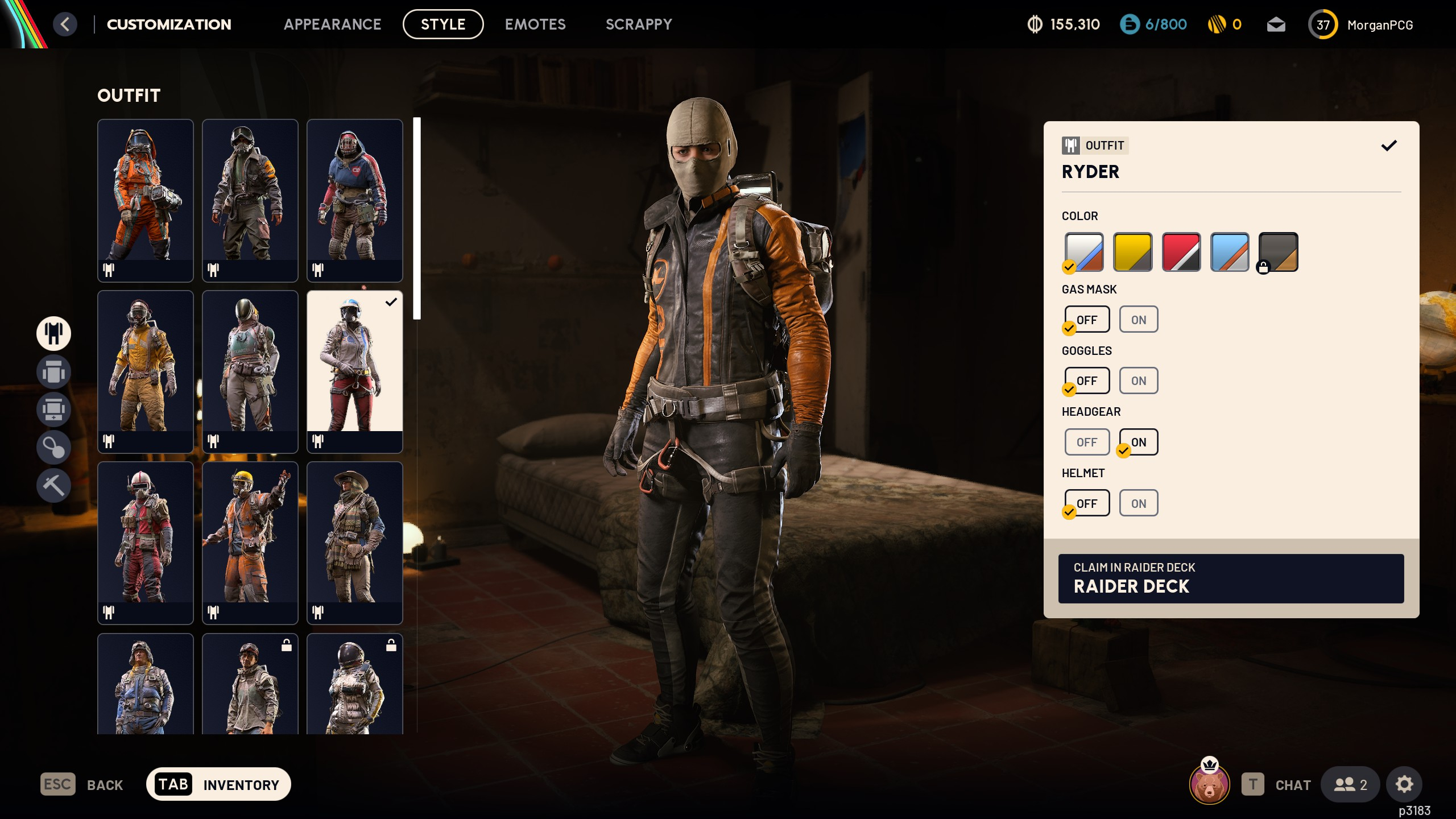The height and width of the screenshot is (819, 1456).
Task: Select the orange jumpsuit outfit thumbnail
Action: tap(145, 200)
